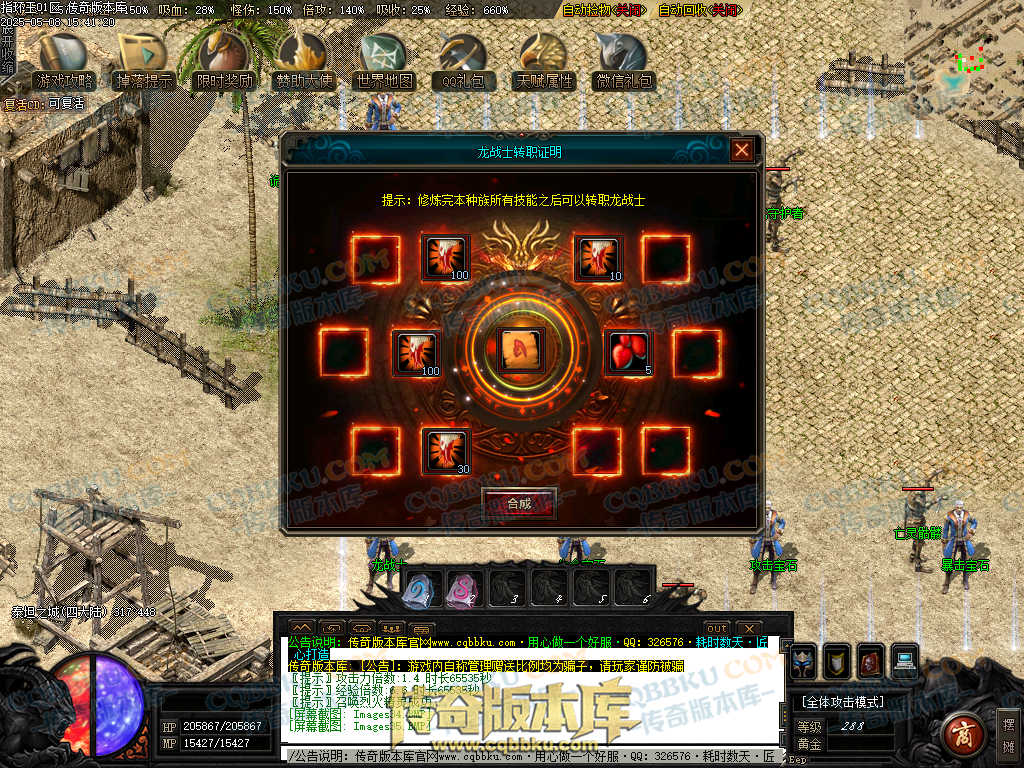This screenshot has height=768, width=1024.
Task: Click the 合成 button
Action: tap(518, 503)
